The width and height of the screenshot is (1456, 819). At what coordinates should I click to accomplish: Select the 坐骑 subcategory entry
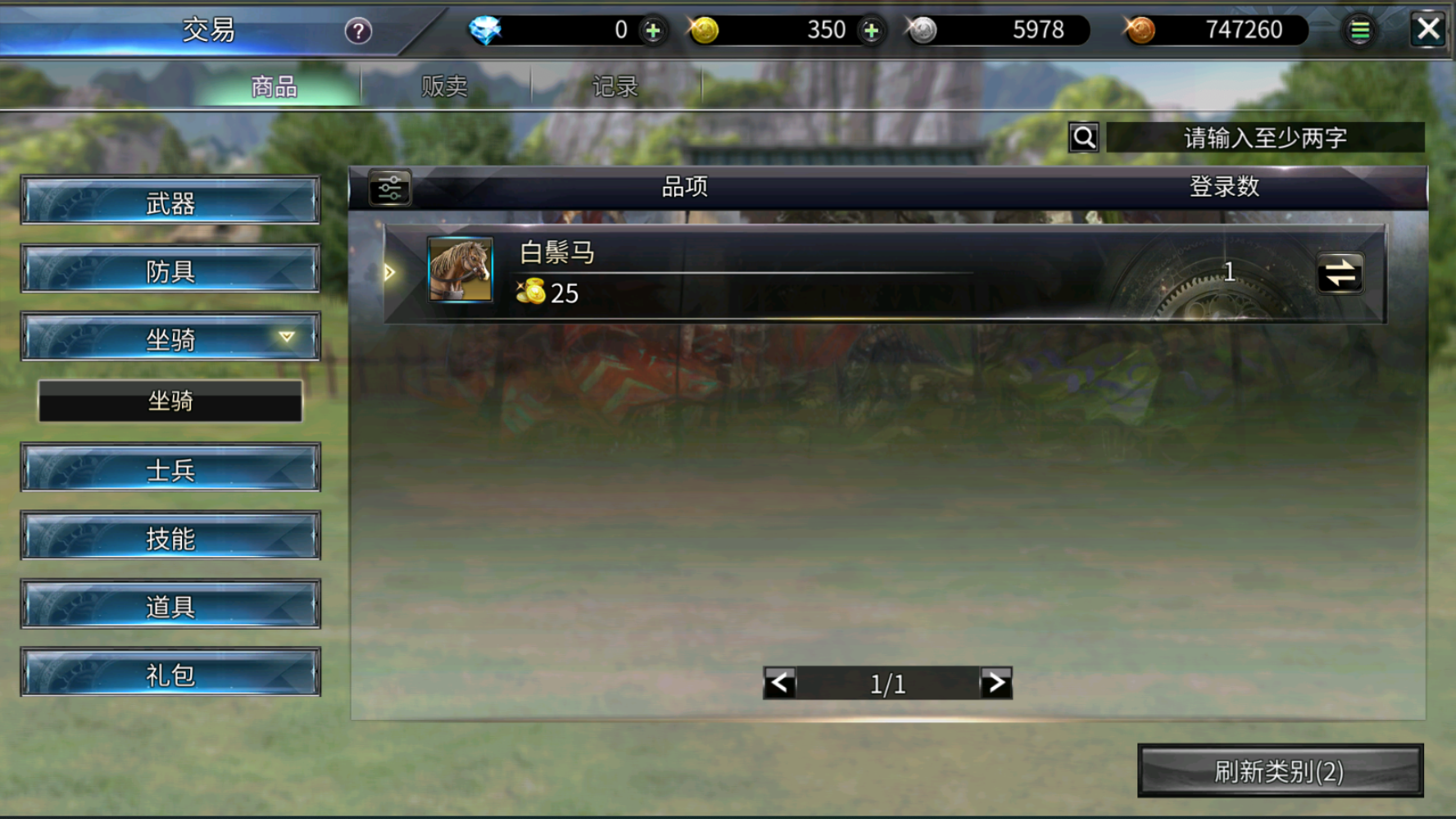pyautogui.click(x=170, y=400)
